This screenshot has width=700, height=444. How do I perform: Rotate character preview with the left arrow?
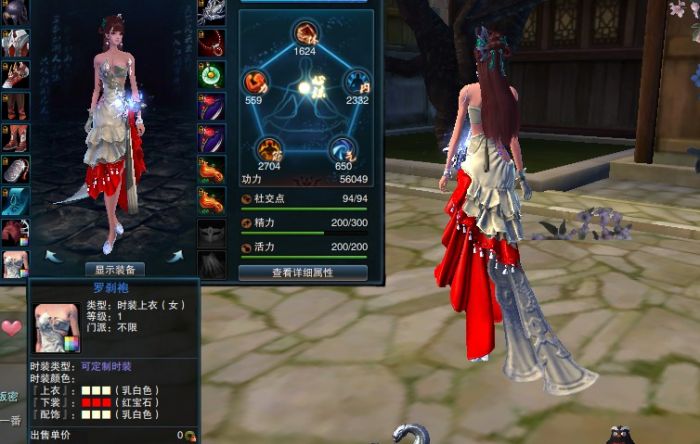click(x=53, y=257)
